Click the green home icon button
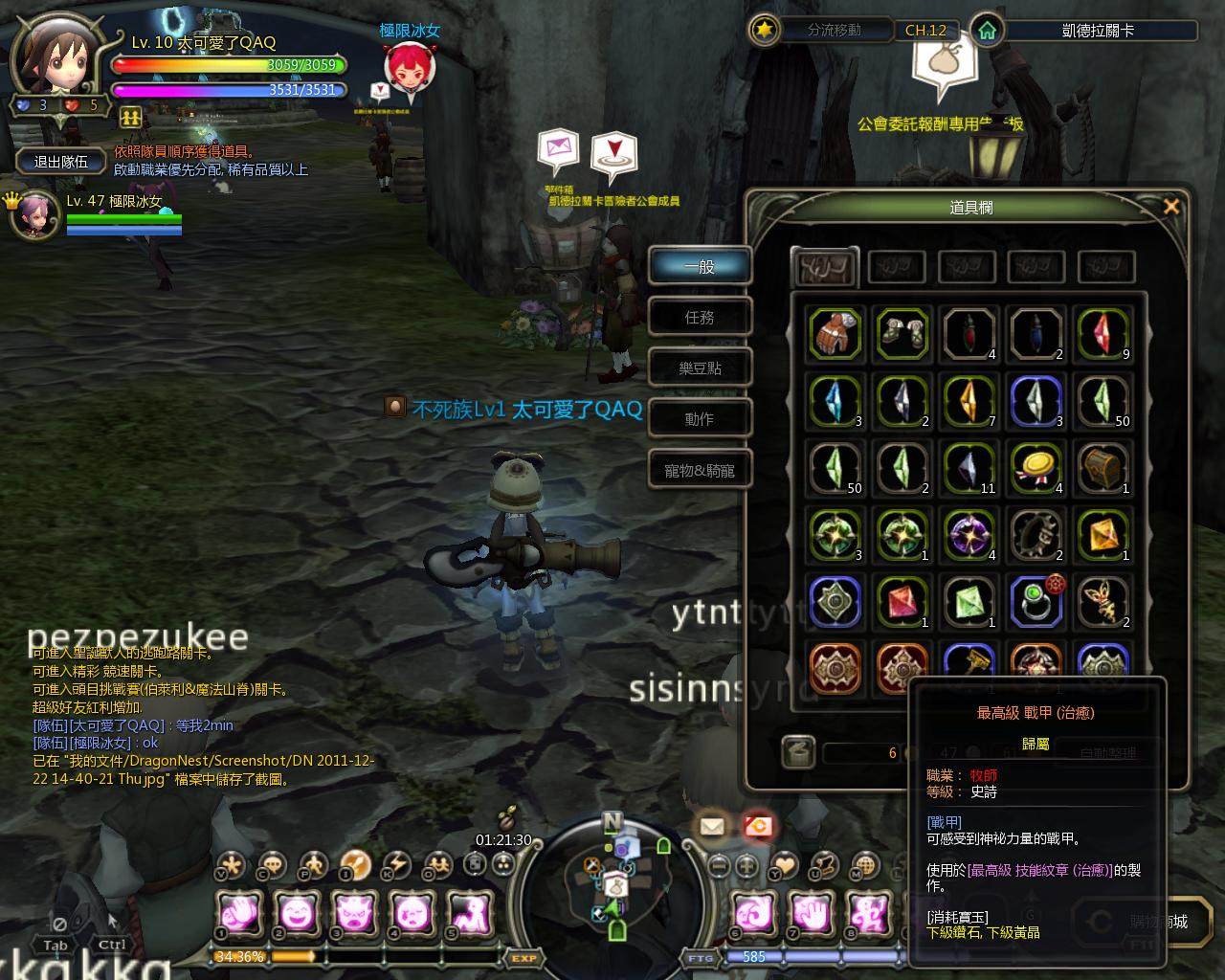The image size is (1225, 980). [987, 31]
